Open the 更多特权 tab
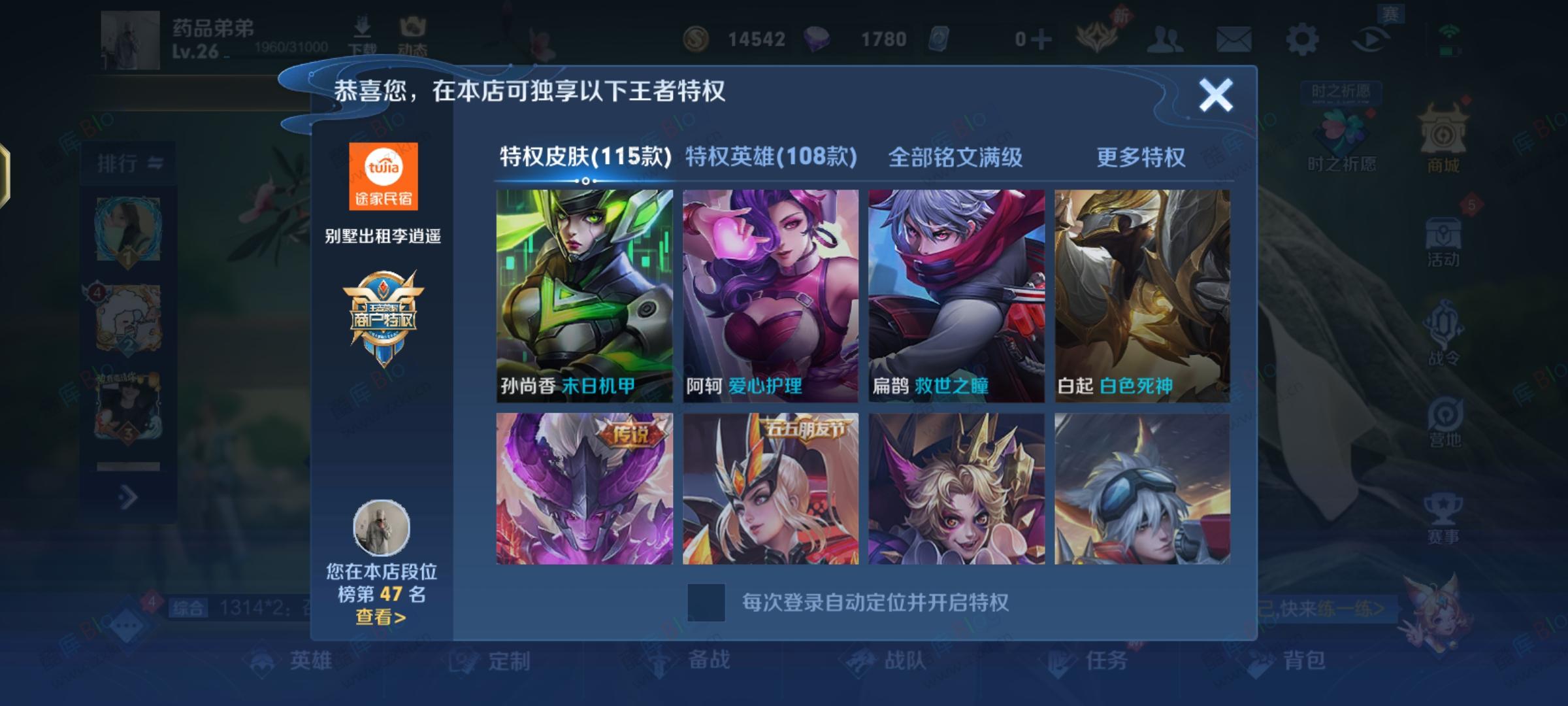The image size is (1568, 706). (x=1141, y=157)
